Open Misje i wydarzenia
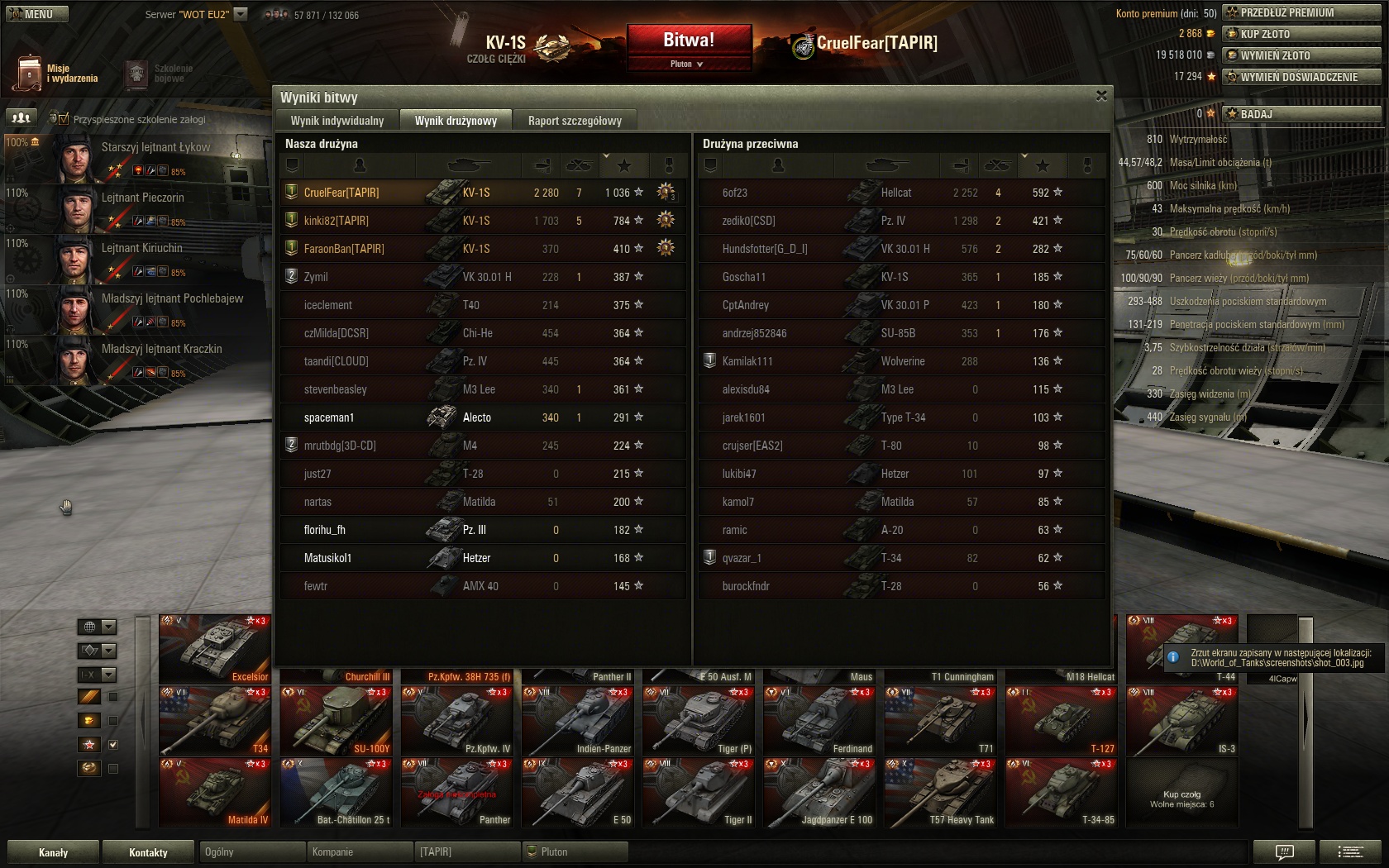The image size is (1389, 868). (56, 74)
